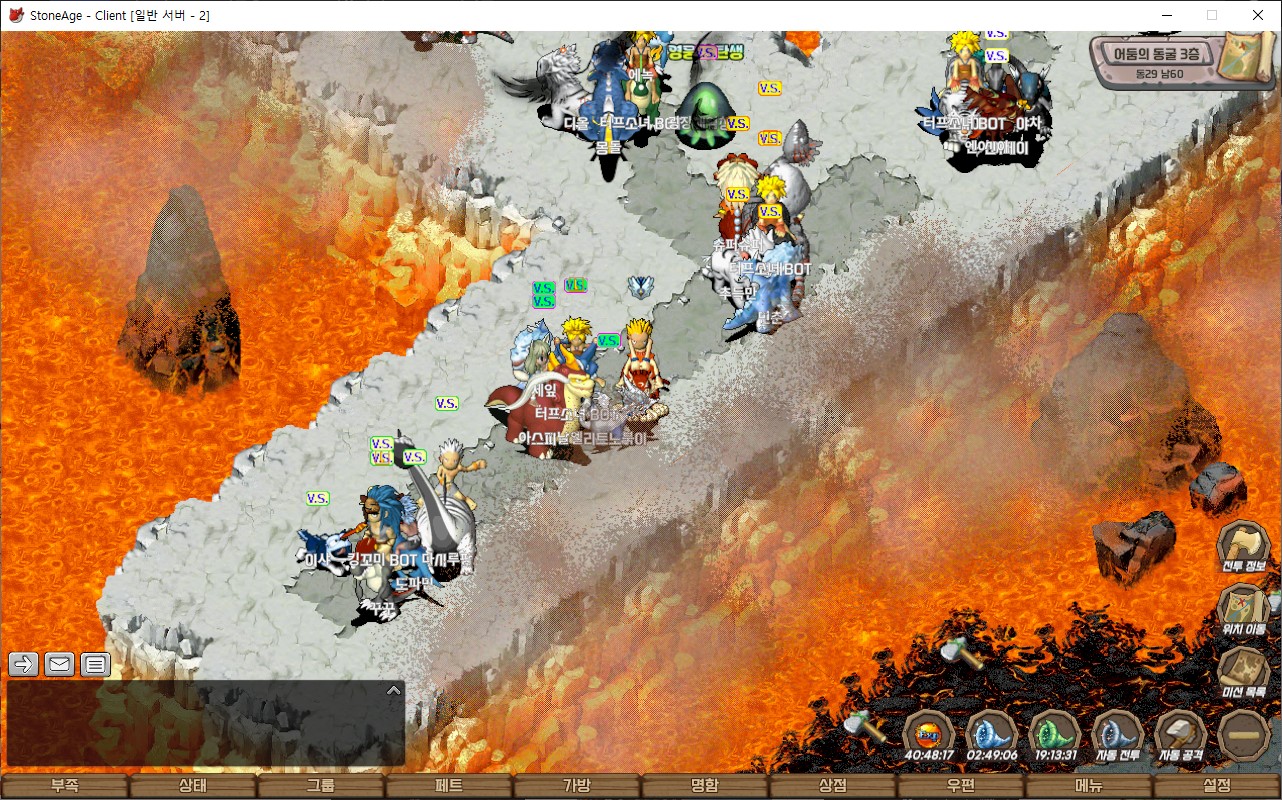Viewport: 1282px width, 800px height.
Task: Open the 설정 (settings) menu
Action: click(1217, 786)
